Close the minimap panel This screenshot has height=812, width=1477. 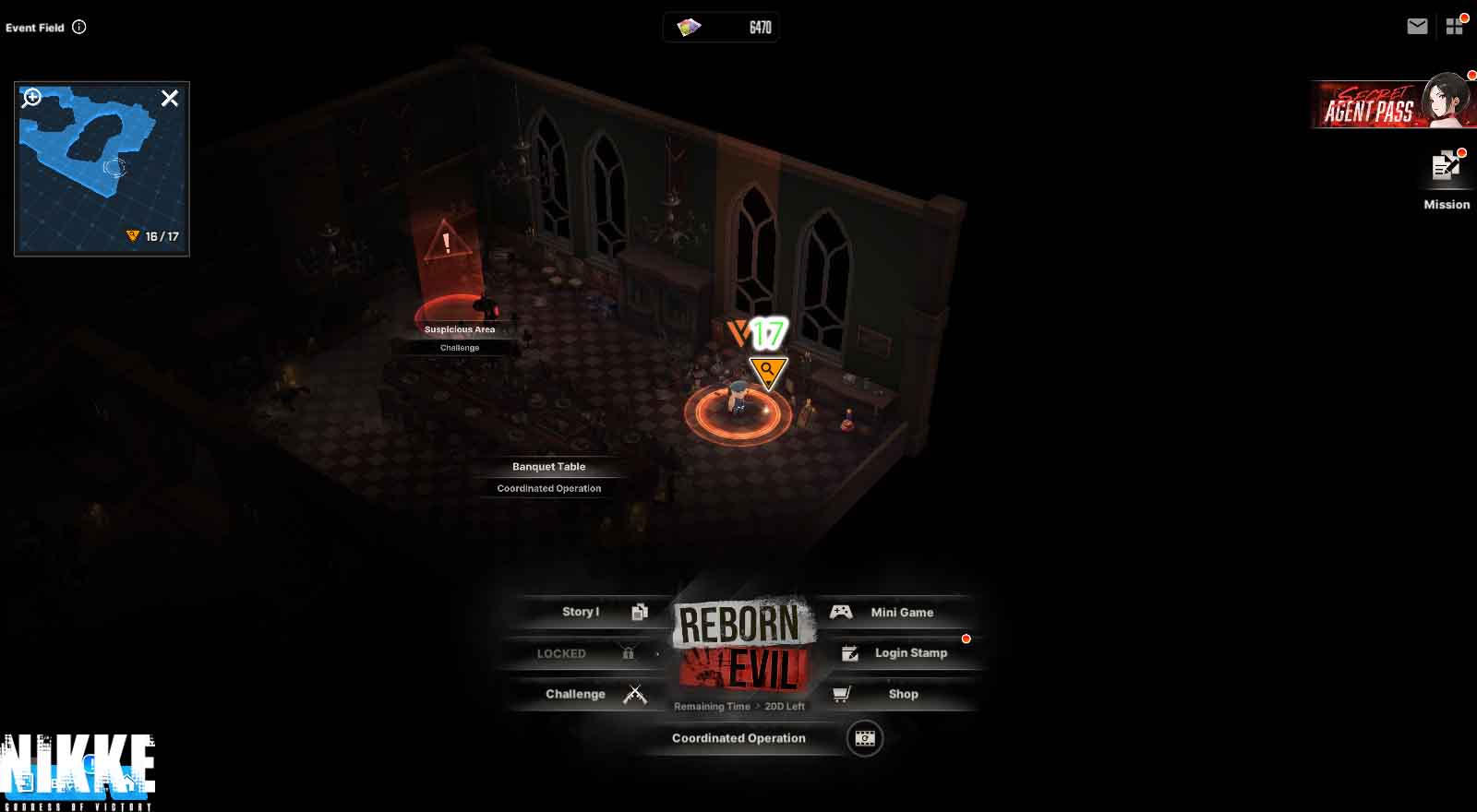pyautogui.click(x=170, y=98)
